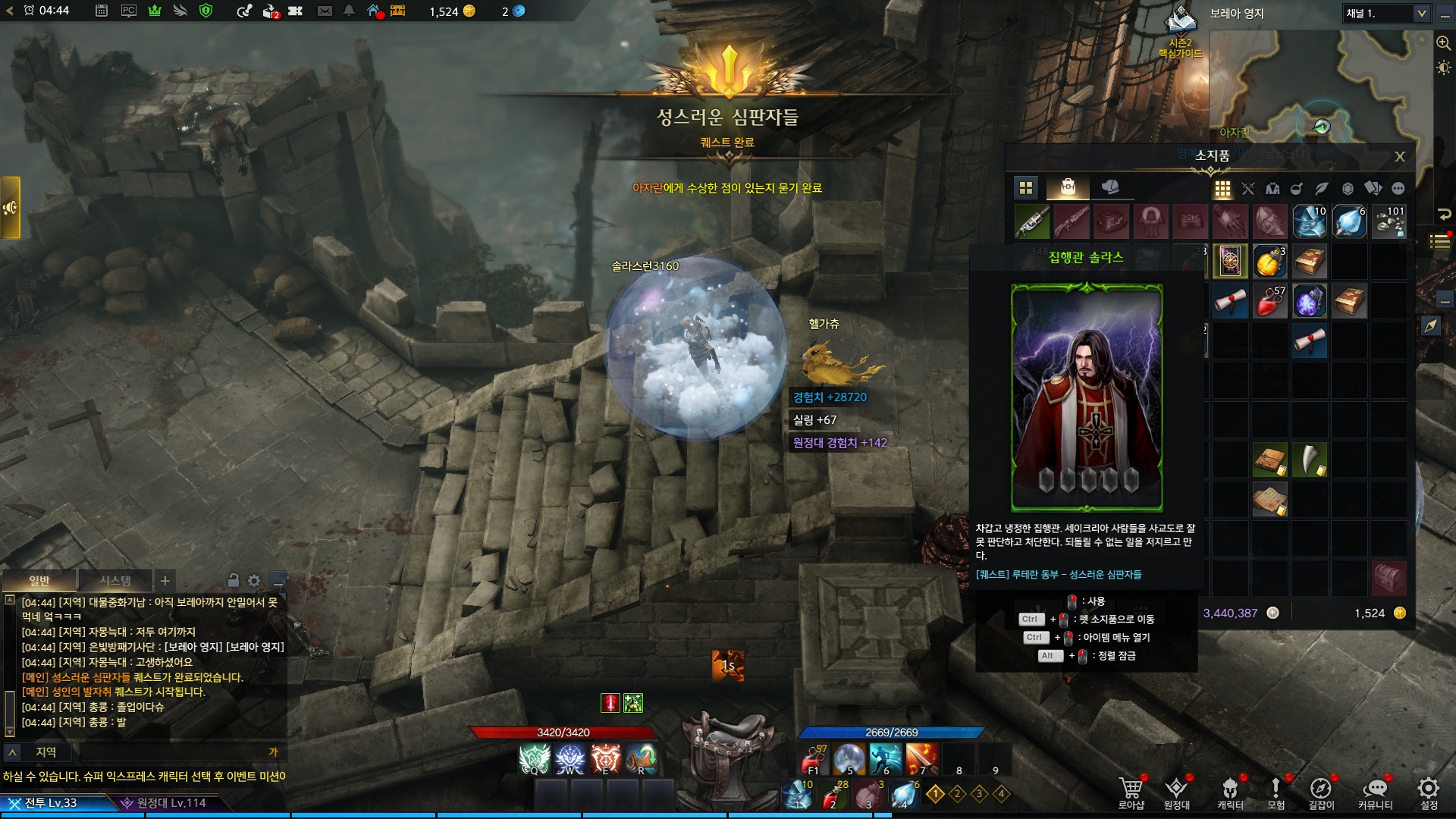Viewport: 1456px width, 819px height.
Task: Open the chat settings gear icon
Action: [254, 581]
